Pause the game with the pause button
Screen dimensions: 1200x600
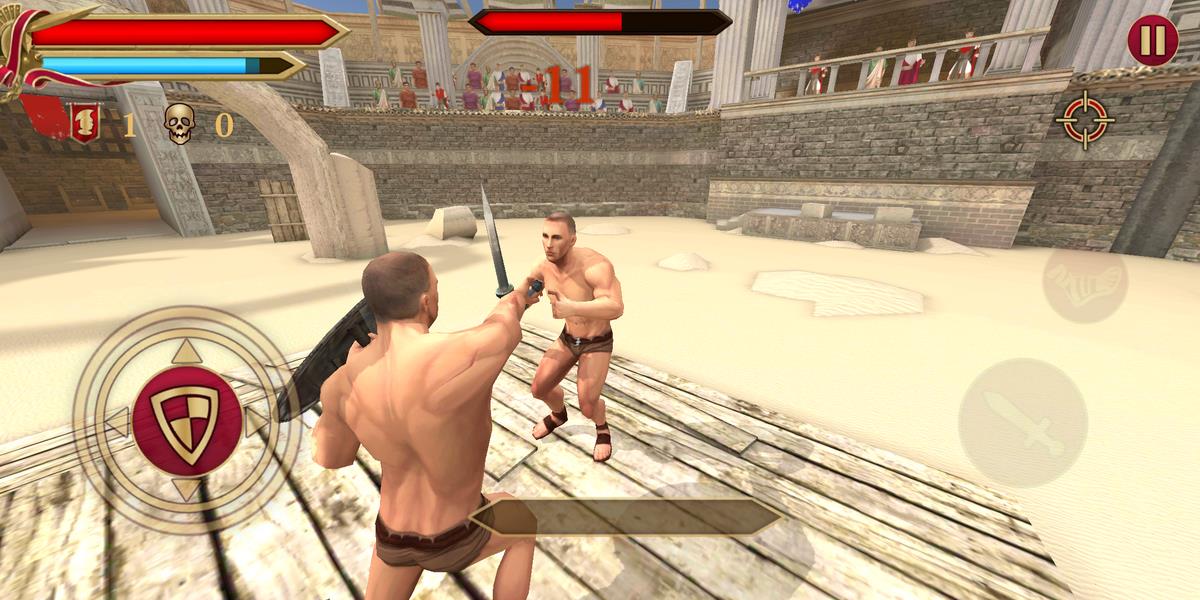1152,40
